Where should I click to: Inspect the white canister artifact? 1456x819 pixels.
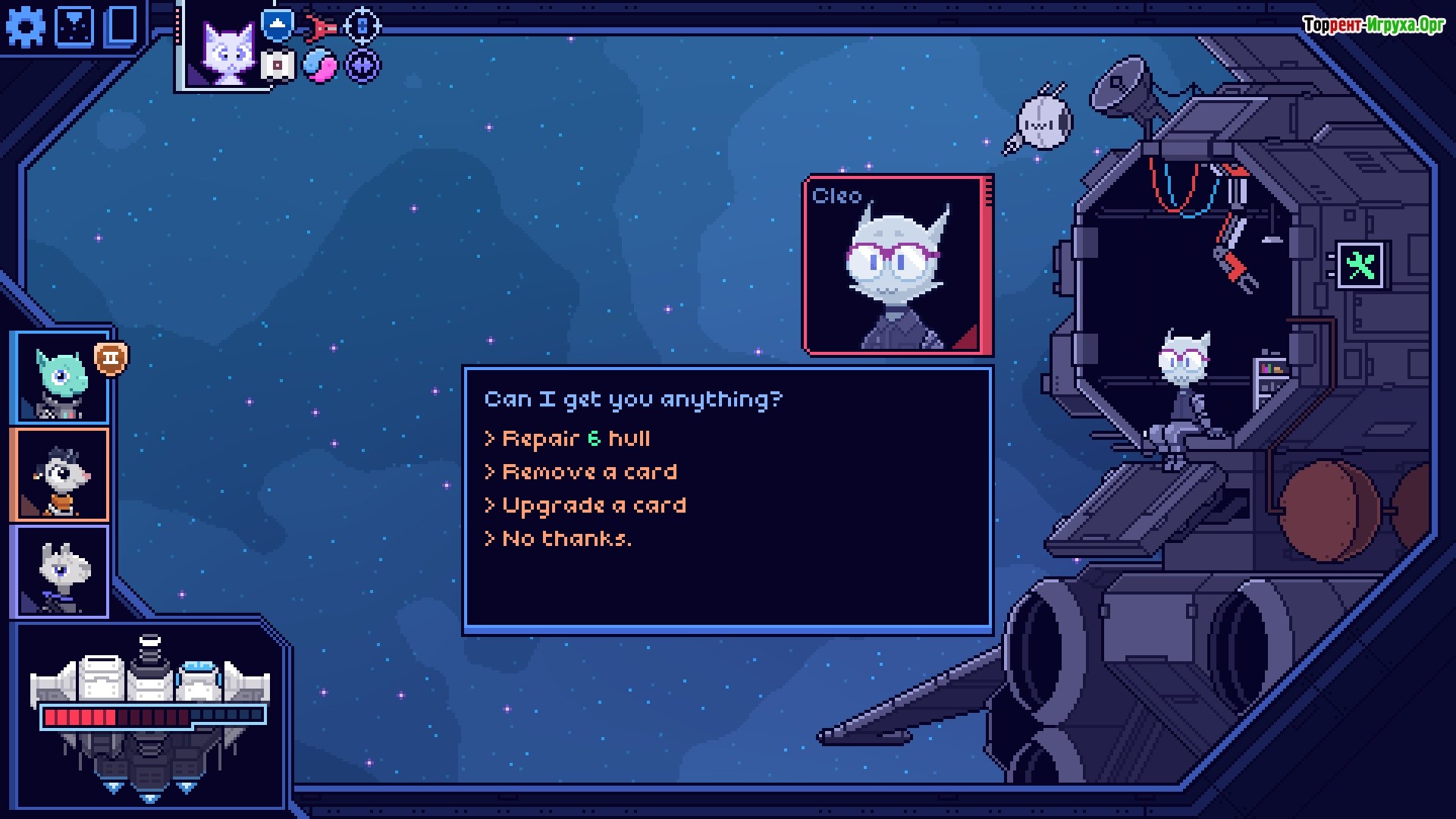(x=278, y=66)
